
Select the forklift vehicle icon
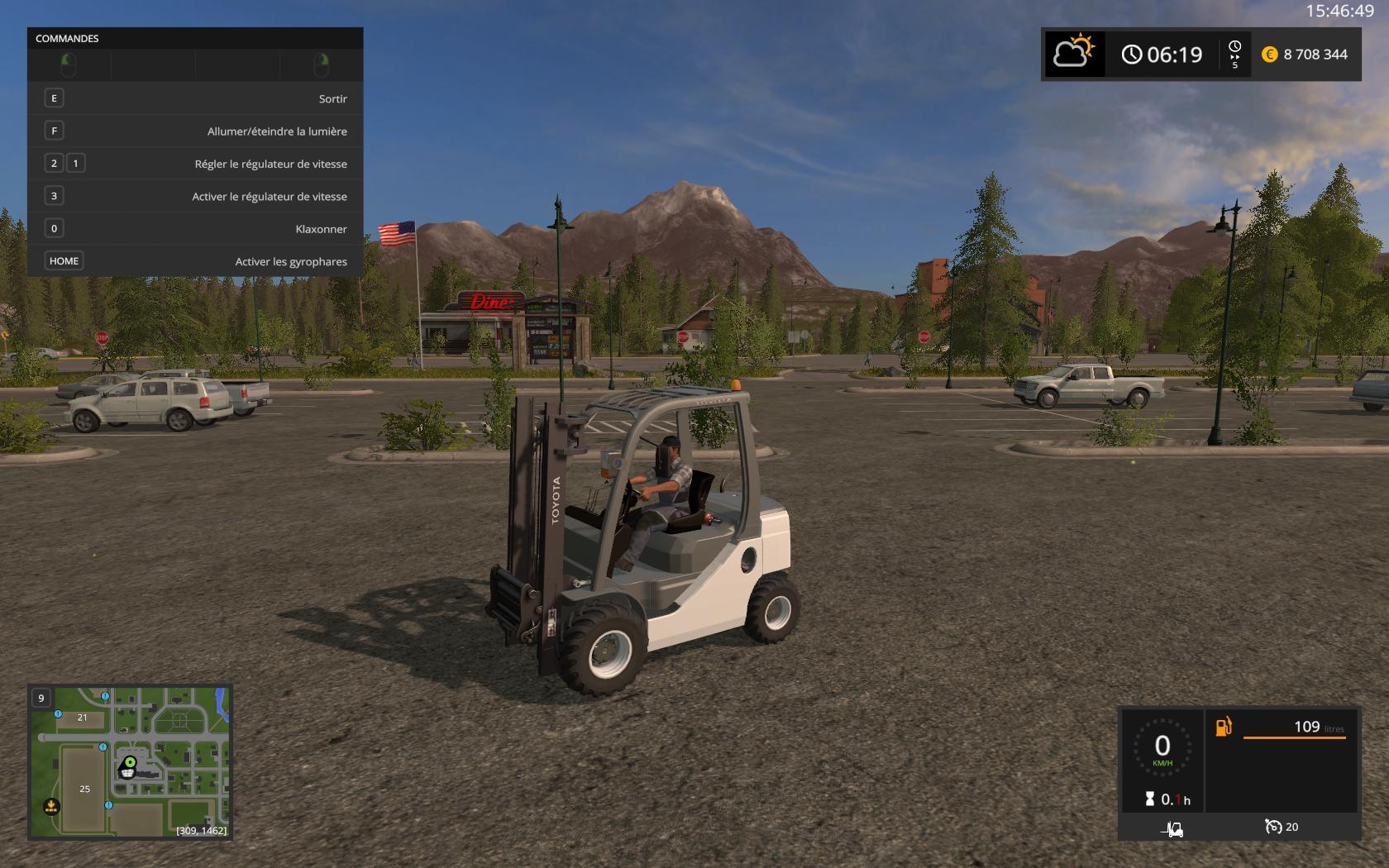(1172, 827)
